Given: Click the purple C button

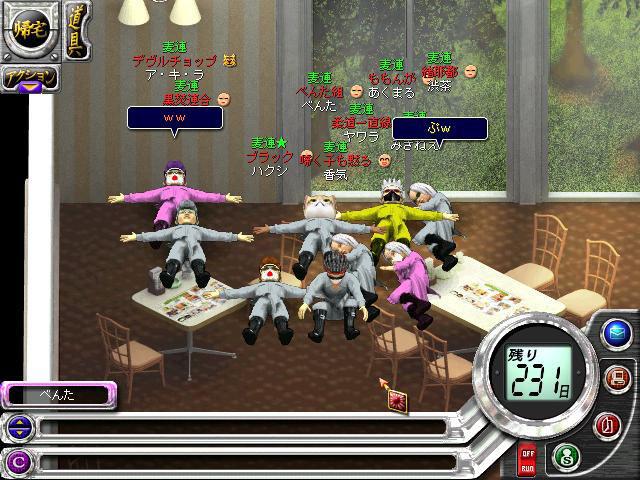Looking at the screenshot, I should (x=17, y=461).
